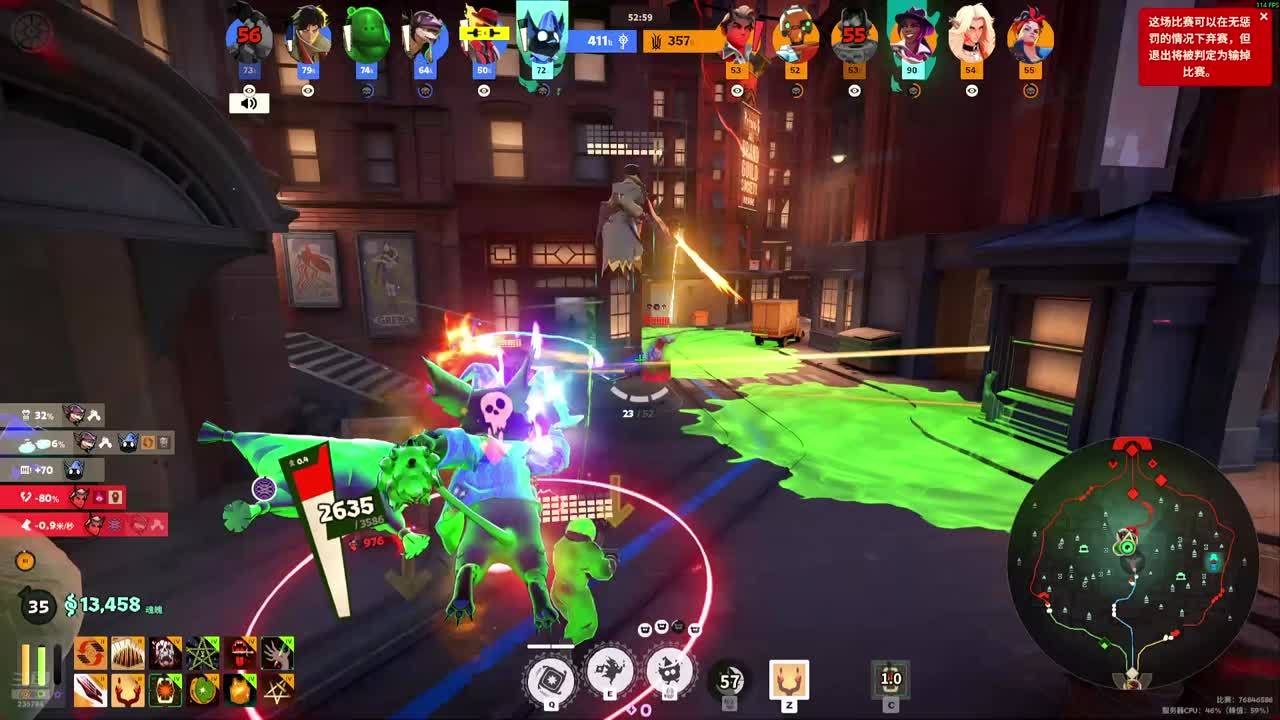Use the C item showing 1.0 cooldown

point(890,680)
